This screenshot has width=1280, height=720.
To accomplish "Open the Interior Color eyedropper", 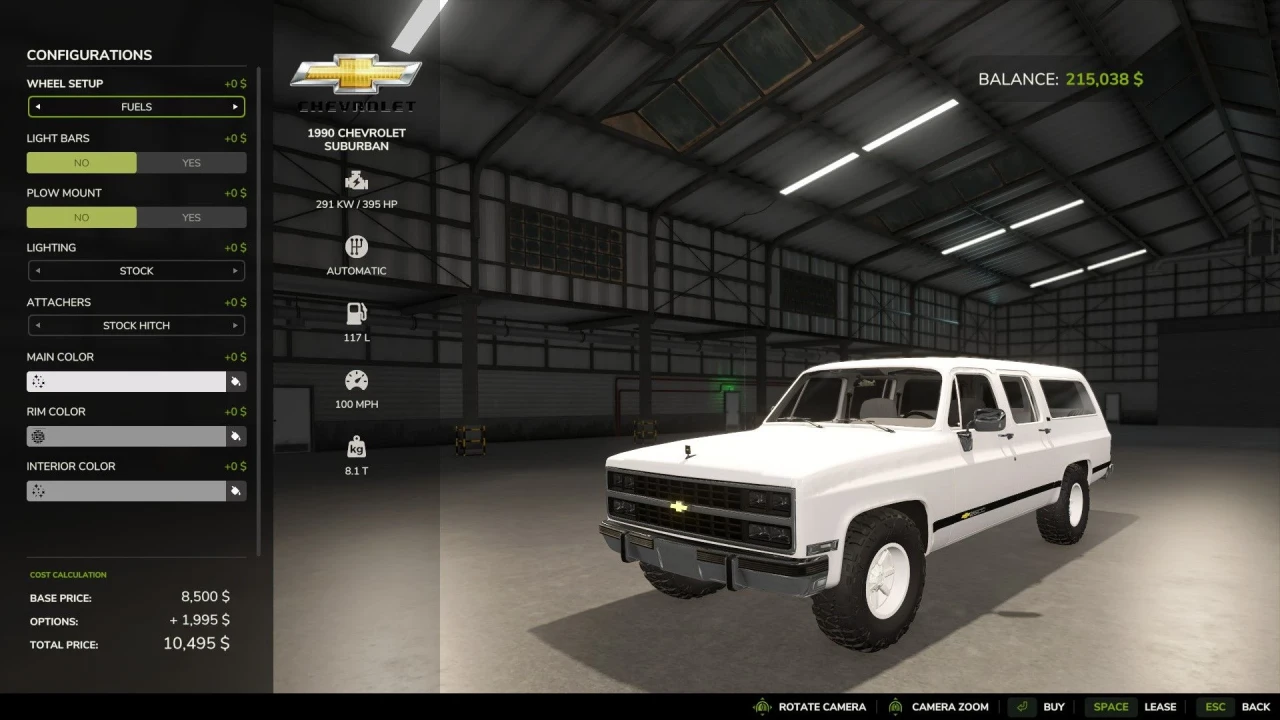I will tap(237, 490).
